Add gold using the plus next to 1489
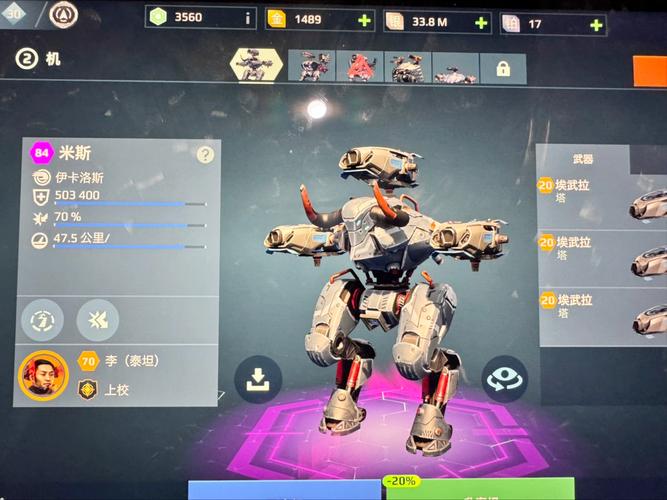 tap(363, 21)
